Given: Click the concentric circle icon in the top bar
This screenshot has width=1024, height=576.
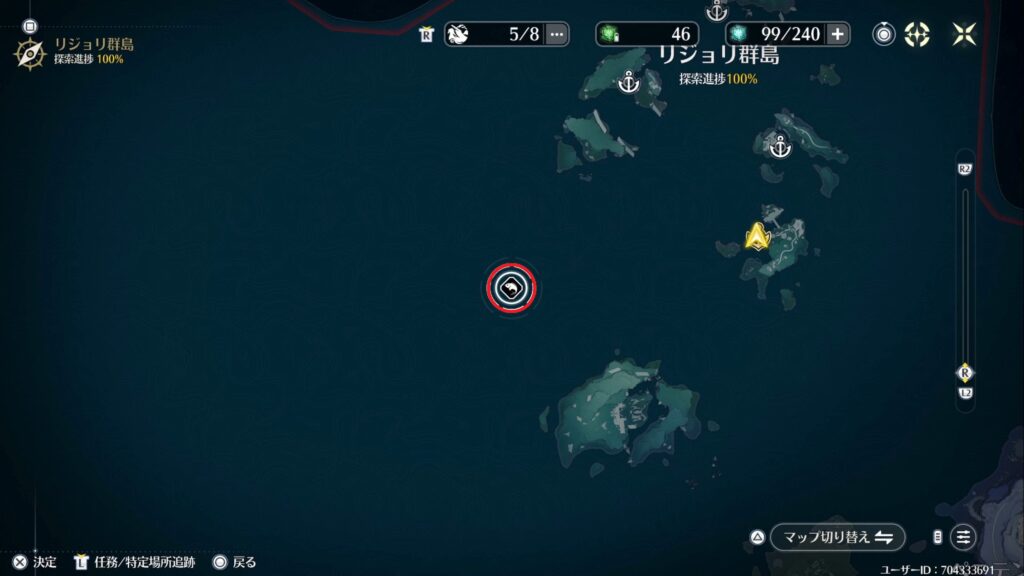Looking at the screenshot, I should pyautogui.click(x=884, y=34).
